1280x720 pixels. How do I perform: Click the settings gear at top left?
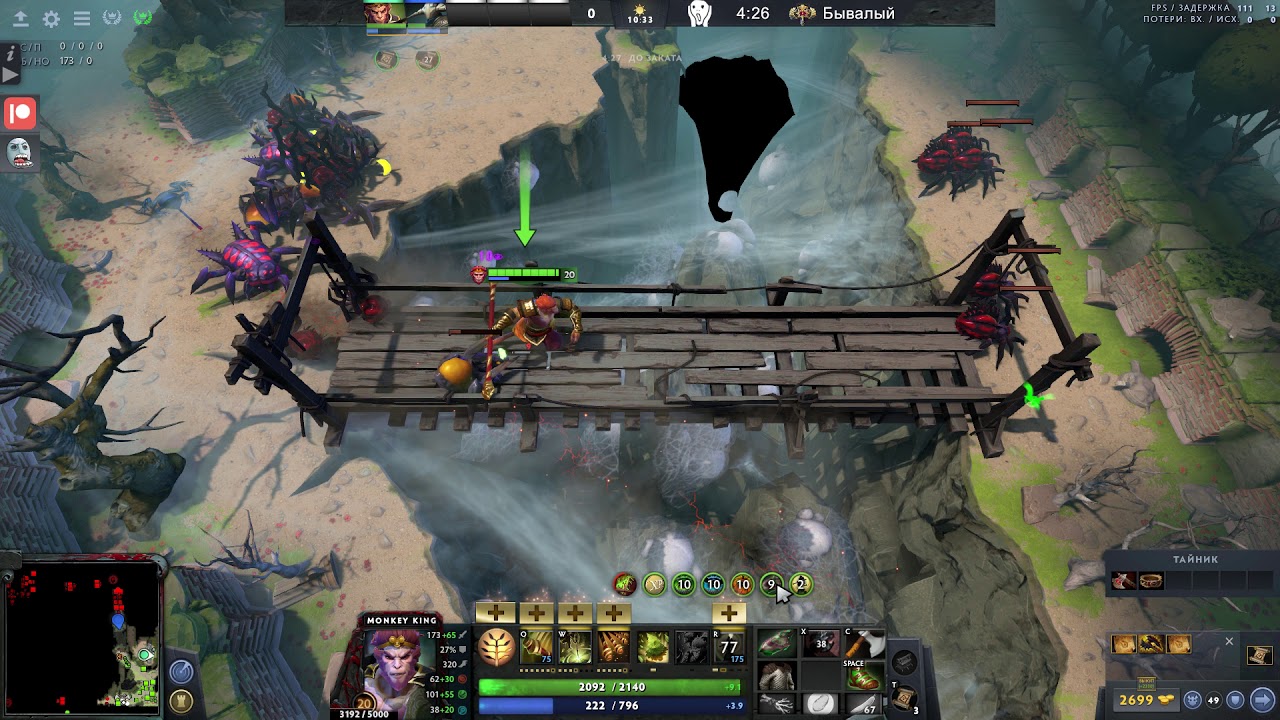(x=51, y=18)
